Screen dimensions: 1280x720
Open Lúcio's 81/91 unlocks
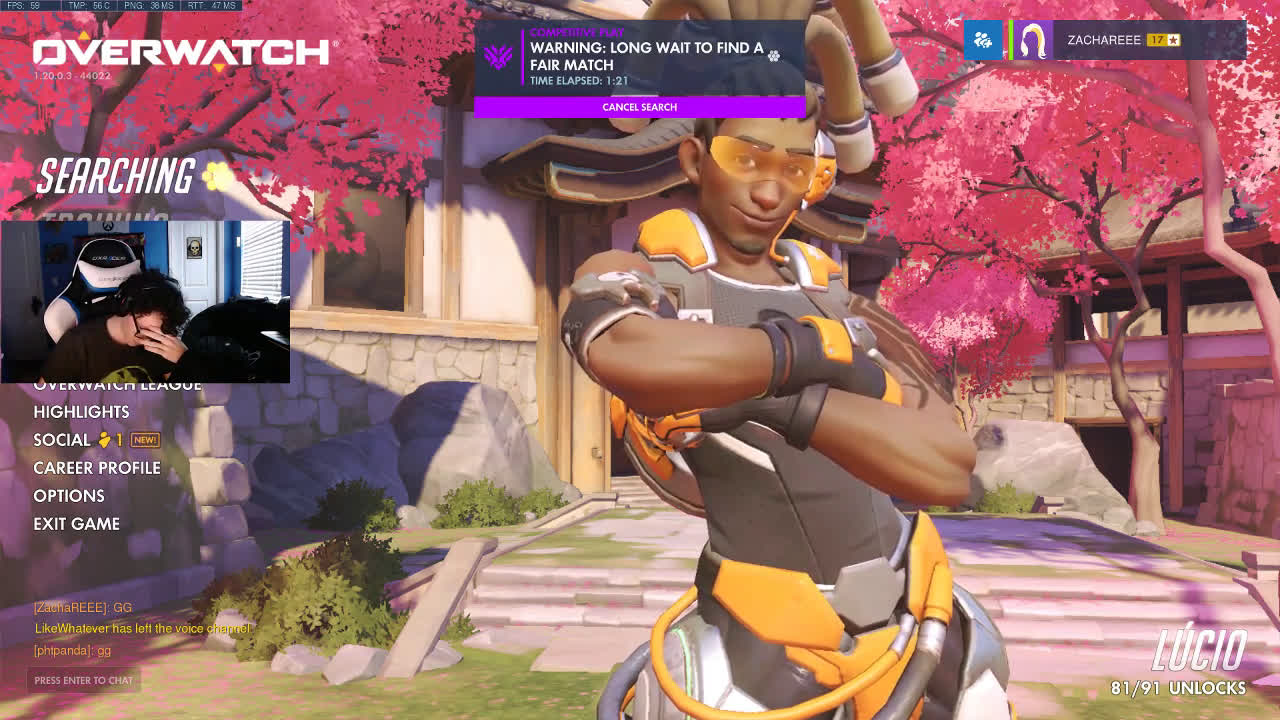(x=1178, y=688)
